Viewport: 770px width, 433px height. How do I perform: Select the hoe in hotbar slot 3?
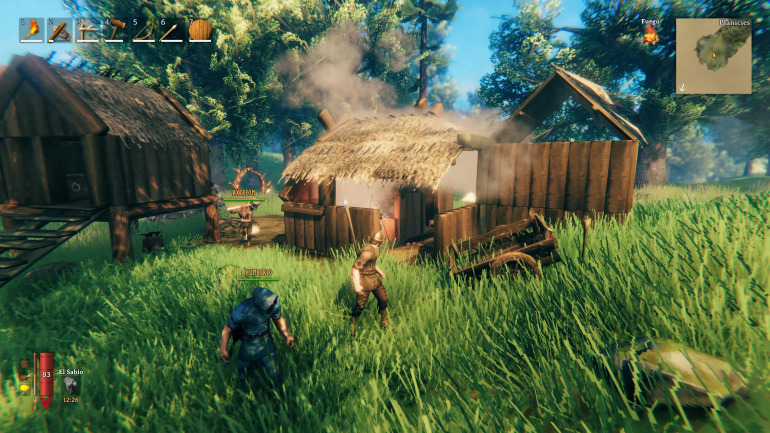point(88,31)
